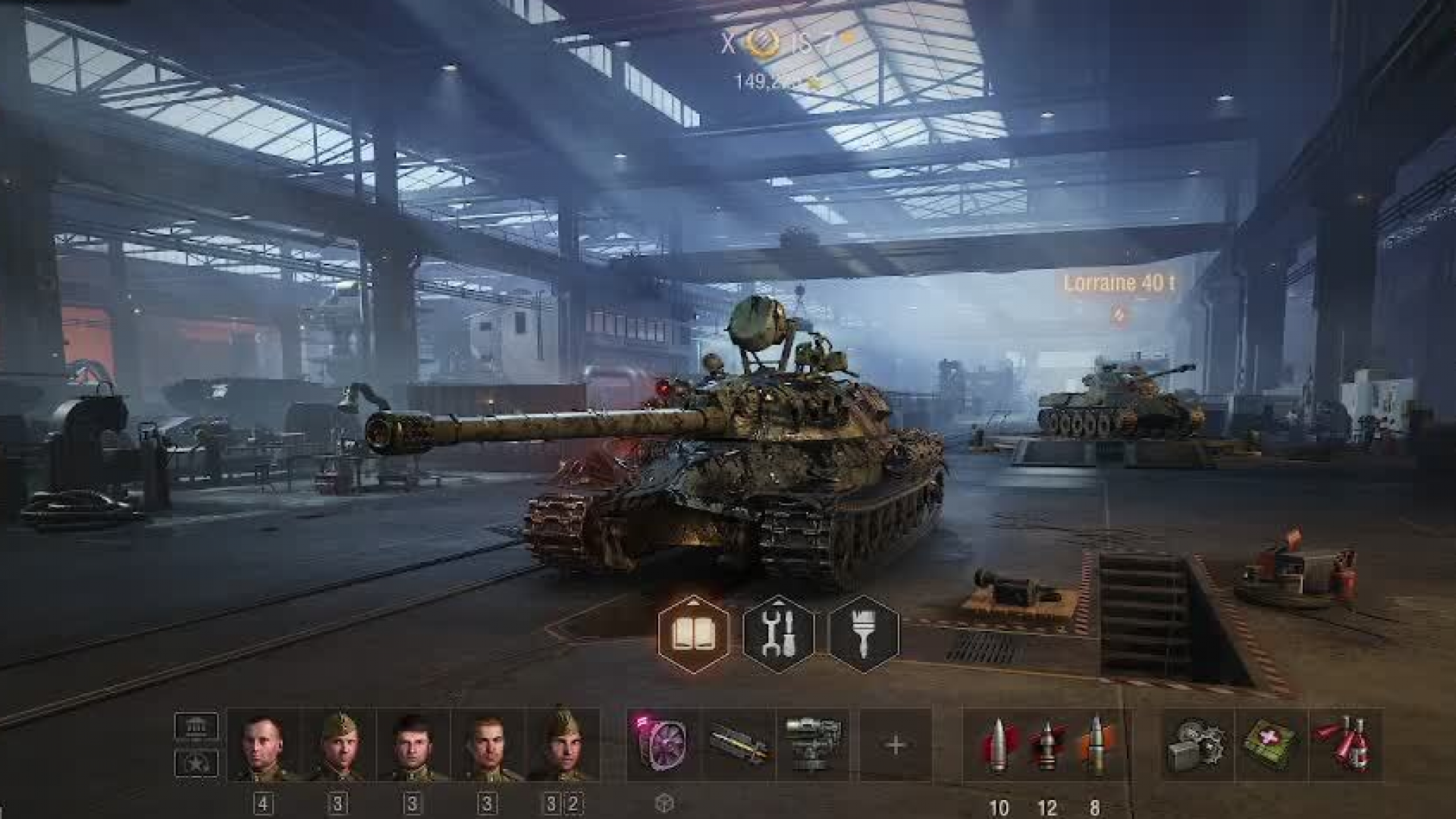The image size is (1456, 819).
Task: Open the paintbrush exterior customization hexagon
Action: coord(864,634)
